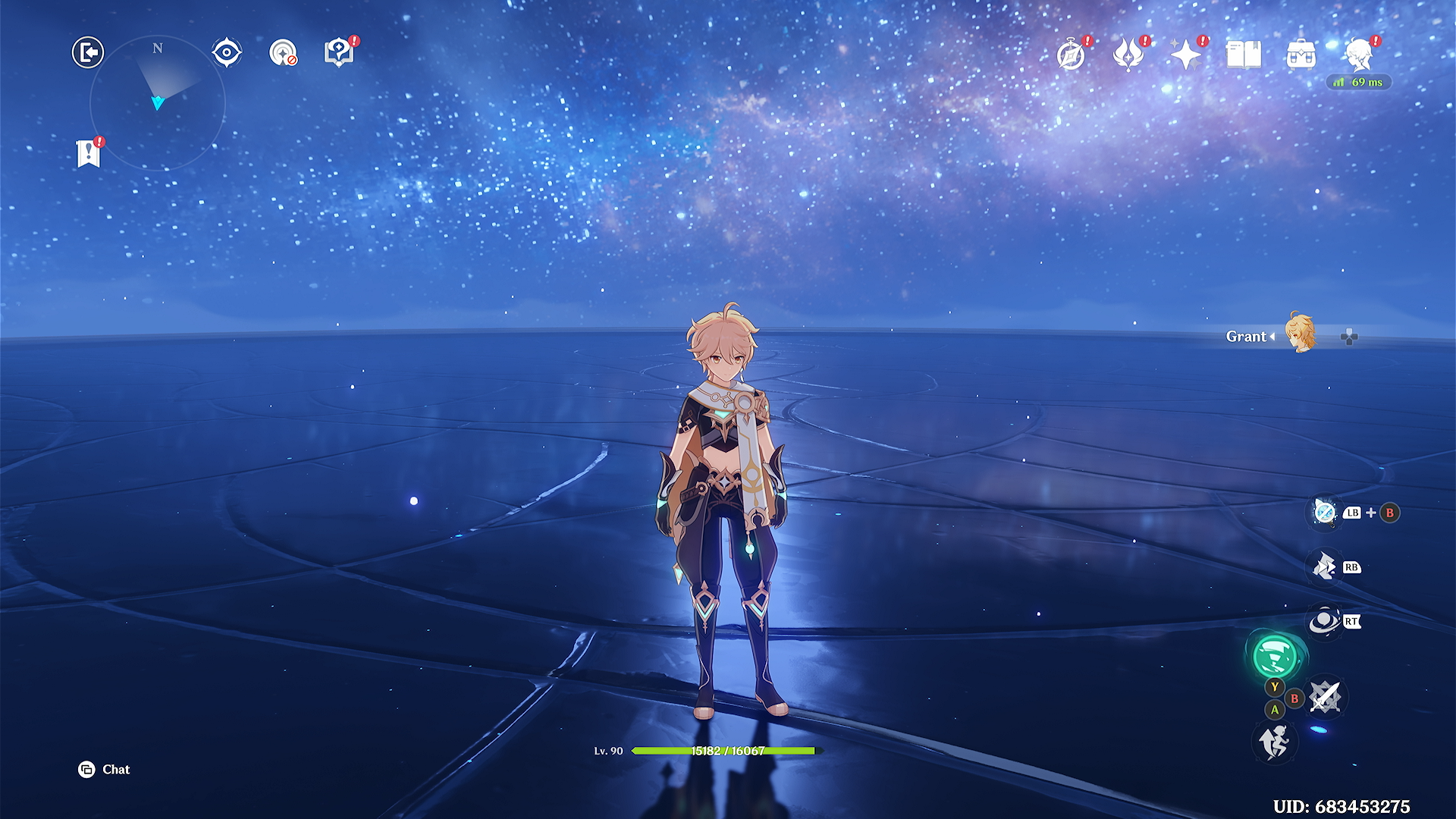The height and width of the screenshot is (819, 1456).
Task: Open the character profile menu icon
Action: pos(1359,55)
